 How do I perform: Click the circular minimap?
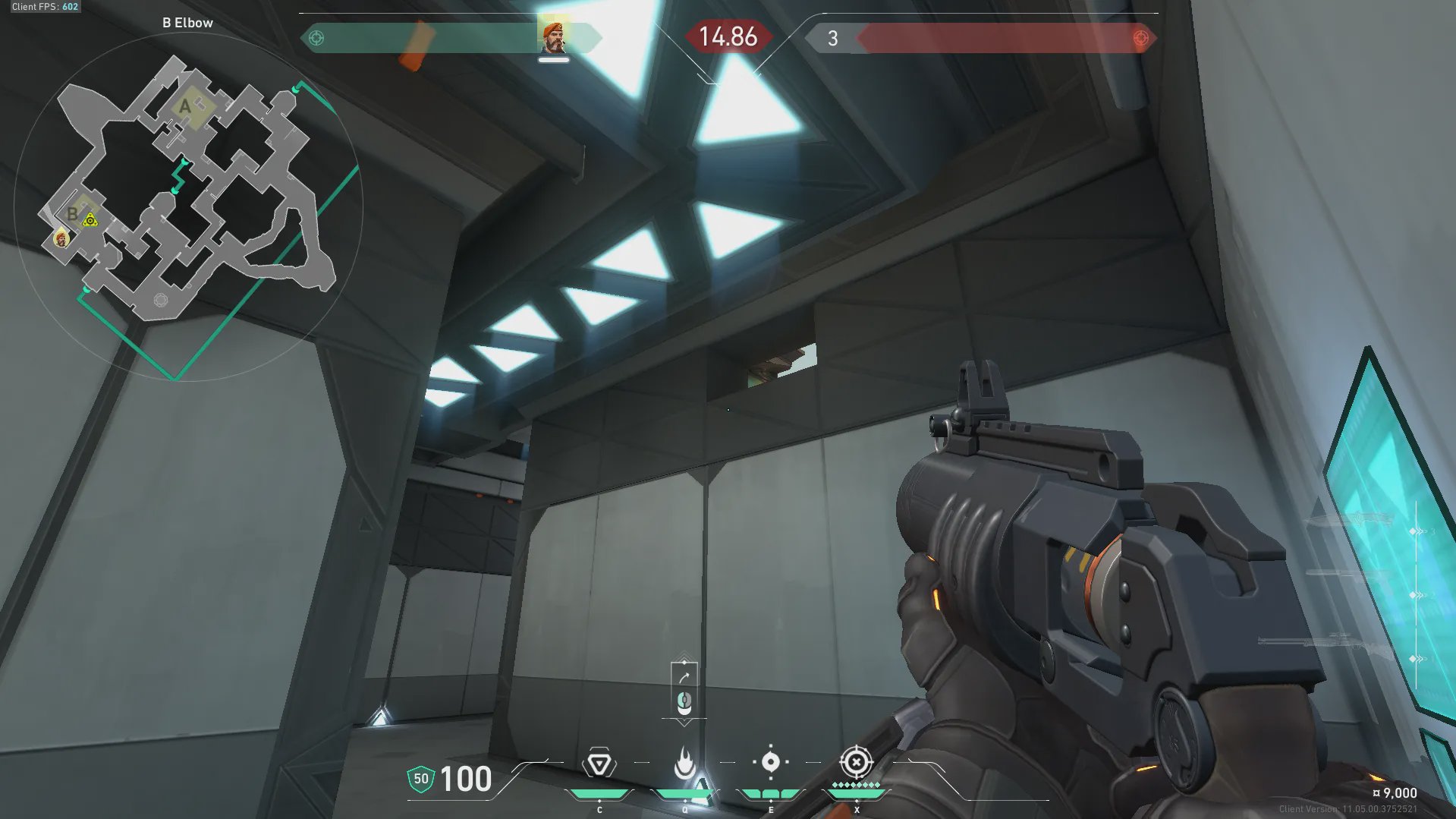coord(188,206)
